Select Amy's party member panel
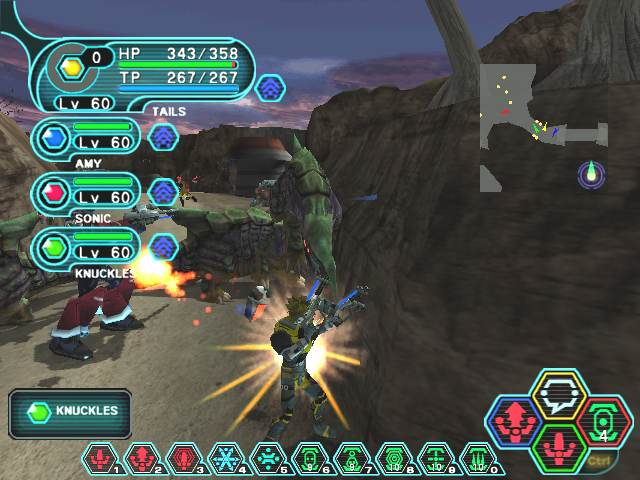This screenshot has width=640, height=480. [85, 138]
